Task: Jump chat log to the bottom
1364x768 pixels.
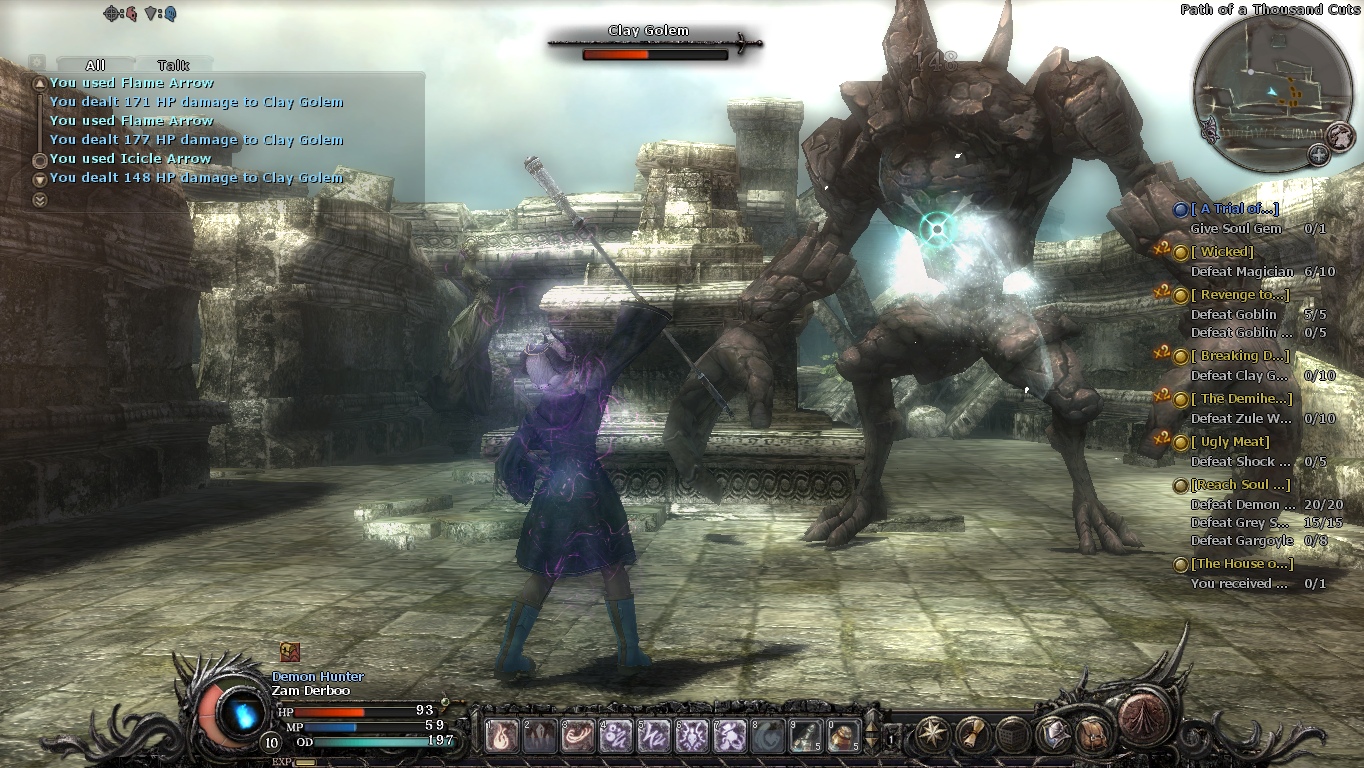Action: point(39,200)
